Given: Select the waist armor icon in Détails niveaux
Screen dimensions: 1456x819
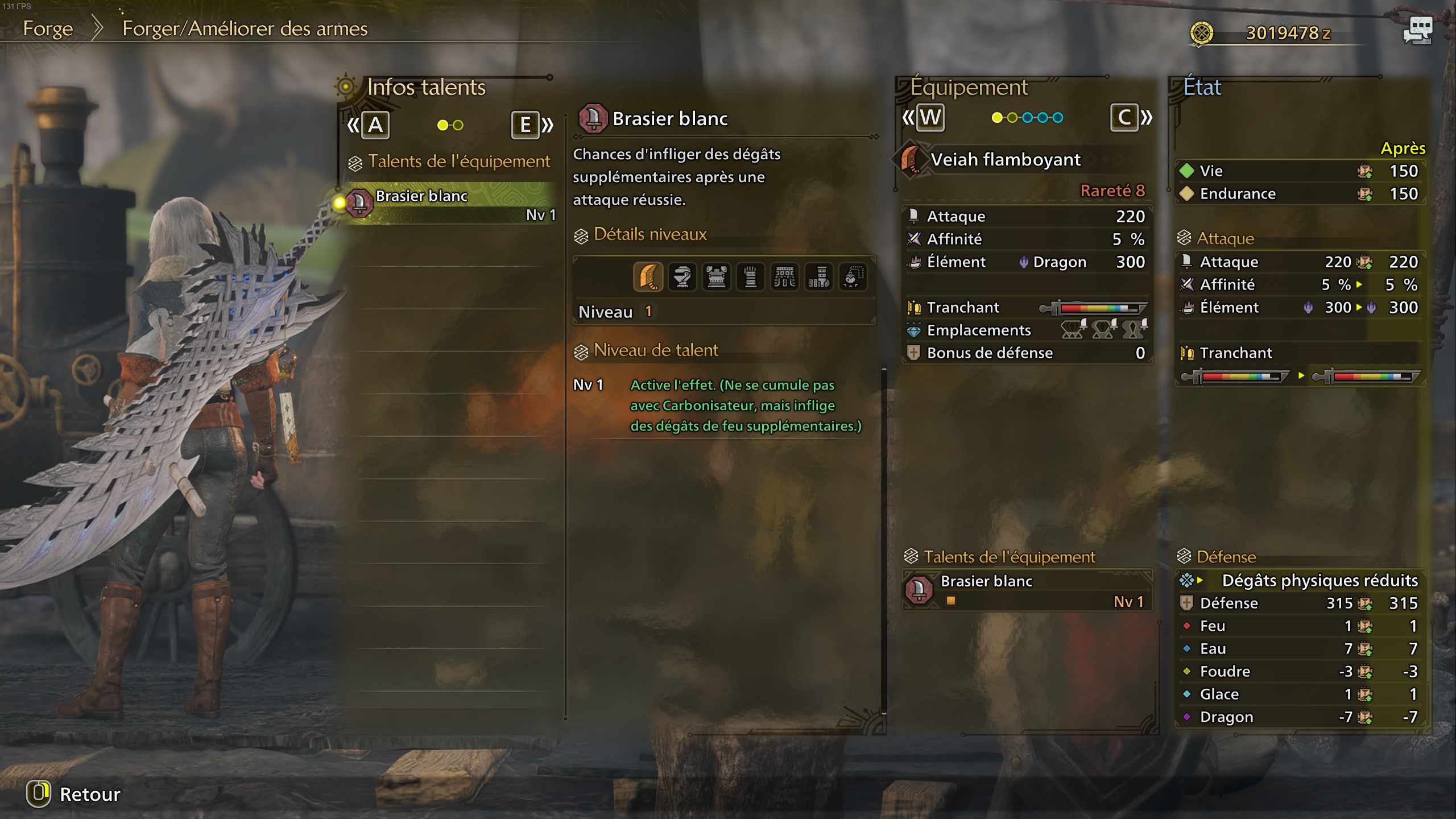Looking at the screenshot, I should tap(785, 277).
